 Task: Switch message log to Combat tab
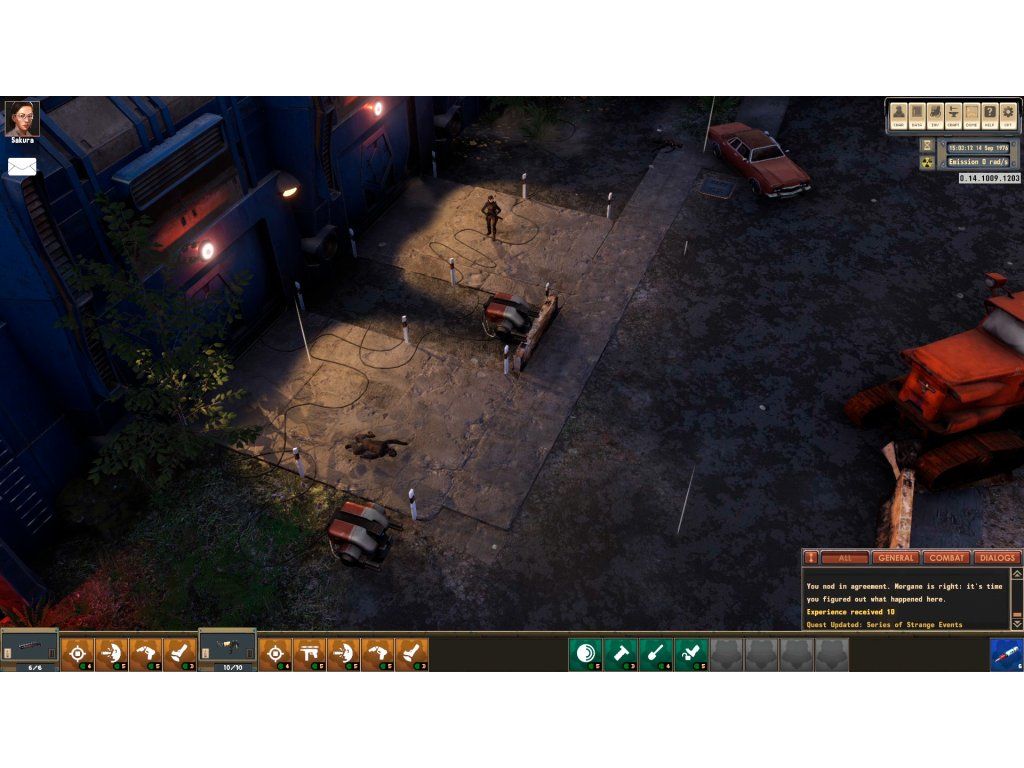click(x=946, y=558)
